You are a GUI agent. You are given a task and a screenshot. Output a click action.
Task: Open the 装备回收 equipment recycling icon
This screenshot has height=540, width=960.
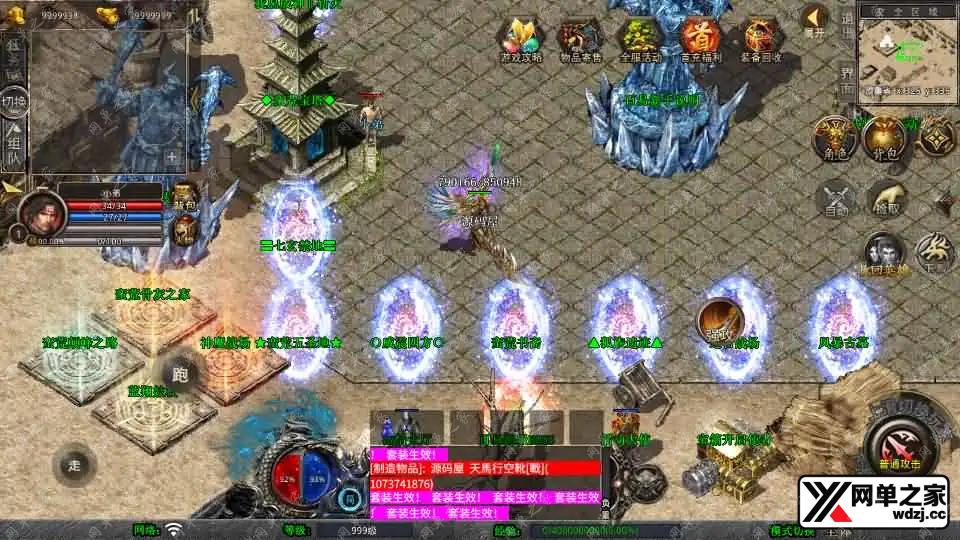click(x=760, y=39)
